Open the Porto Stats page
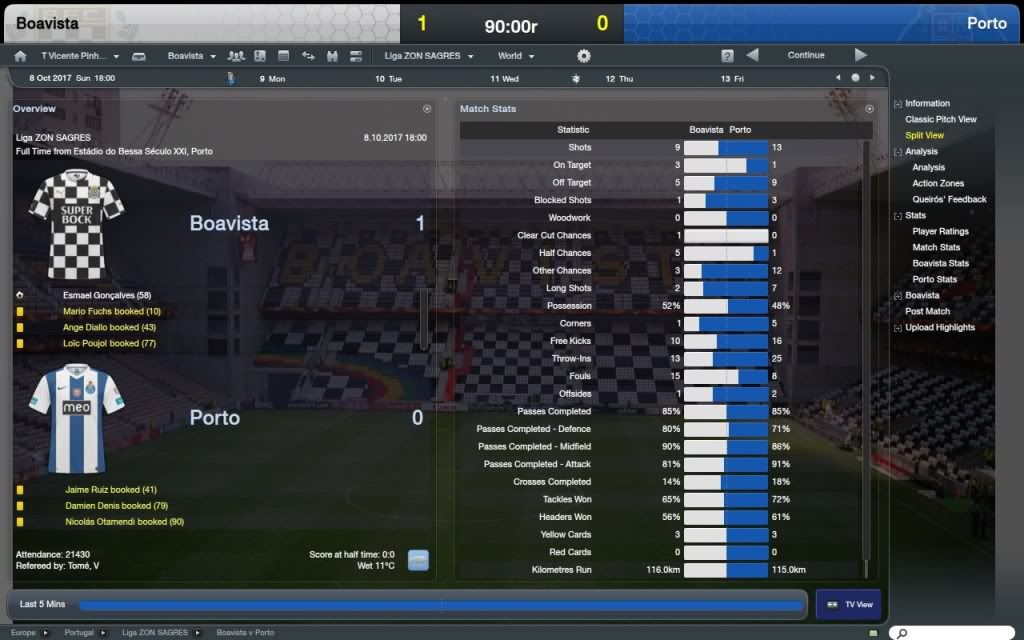The width and height of the screenshot is (1024, 640). click(934, 279)
